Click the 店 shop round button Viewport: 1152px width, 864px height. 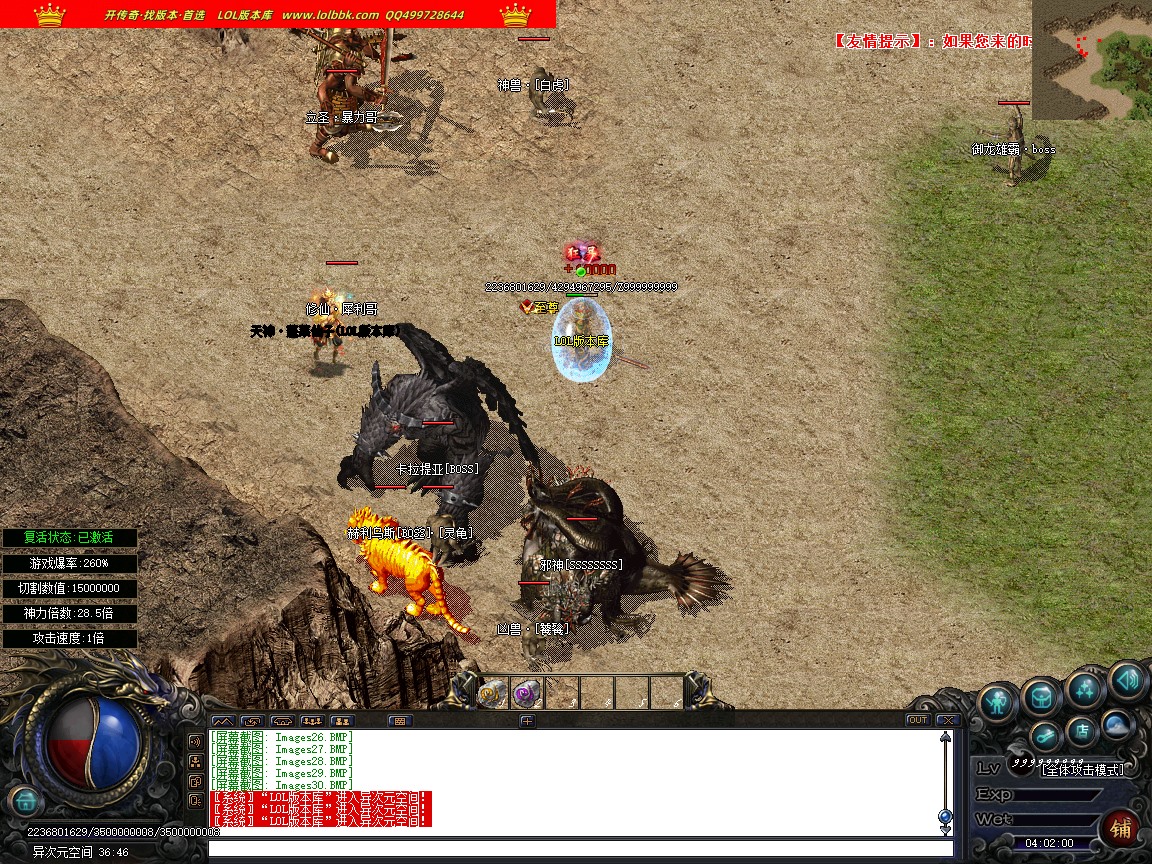tap(1080, 731)
